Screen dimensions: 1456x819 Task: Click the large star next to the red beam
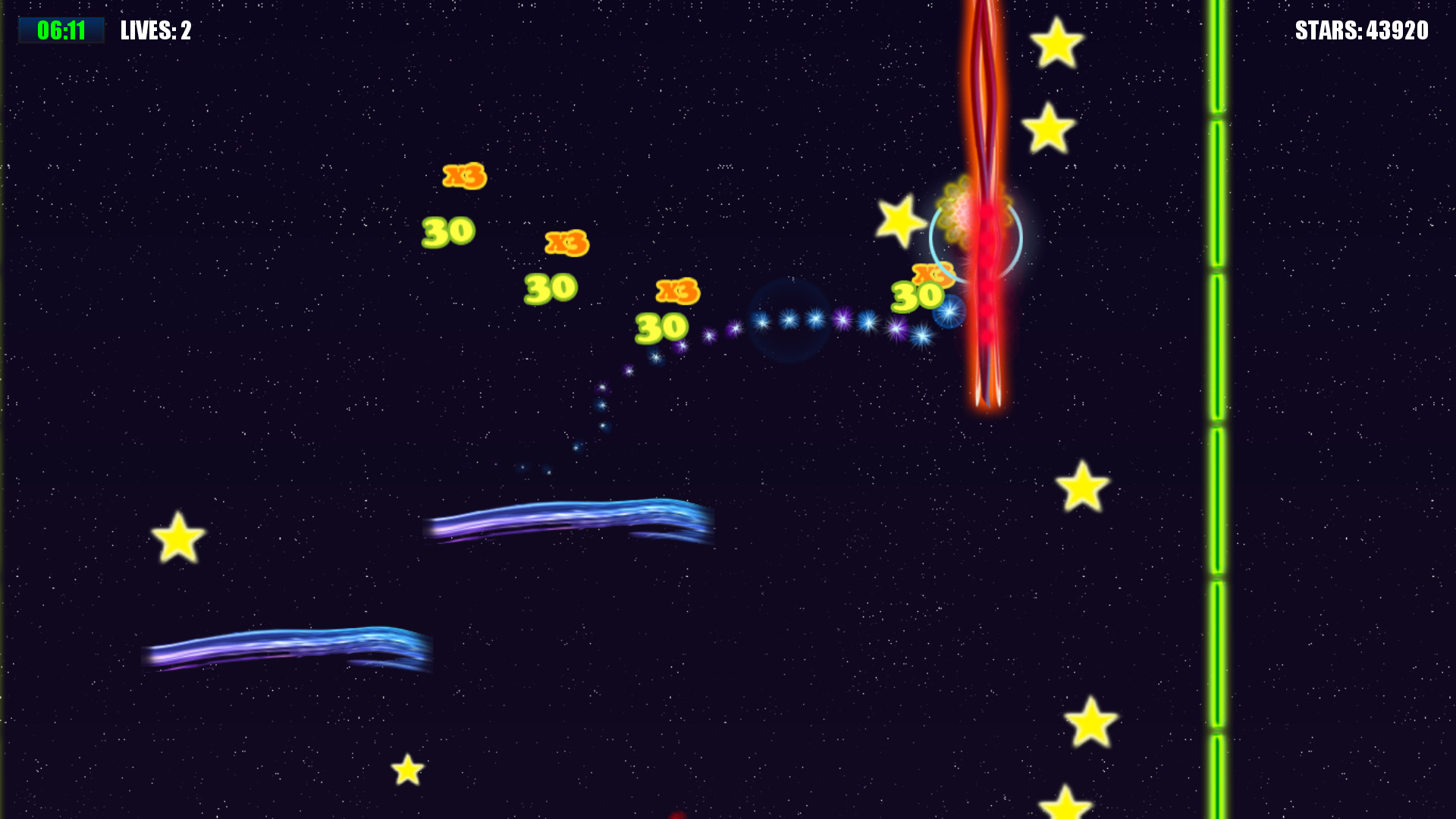[899, 222]
